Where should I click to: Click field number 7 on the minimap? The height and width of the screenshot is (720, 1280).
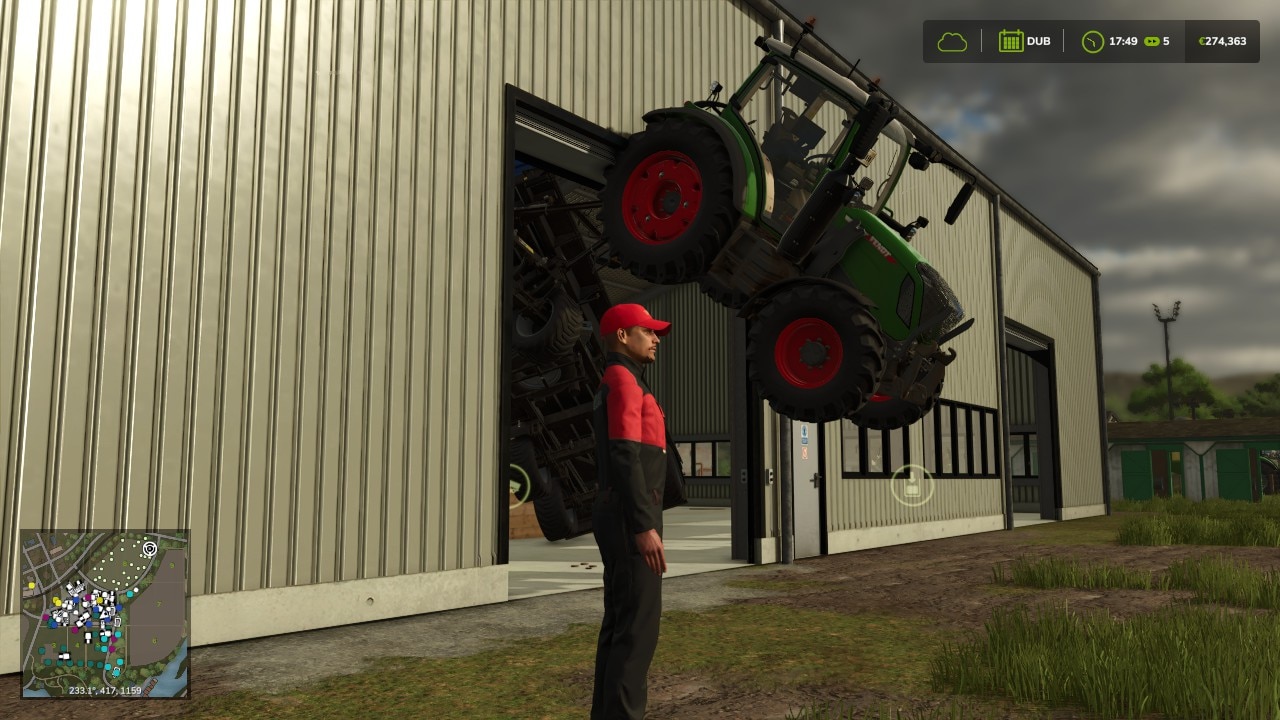pos(157,605)
